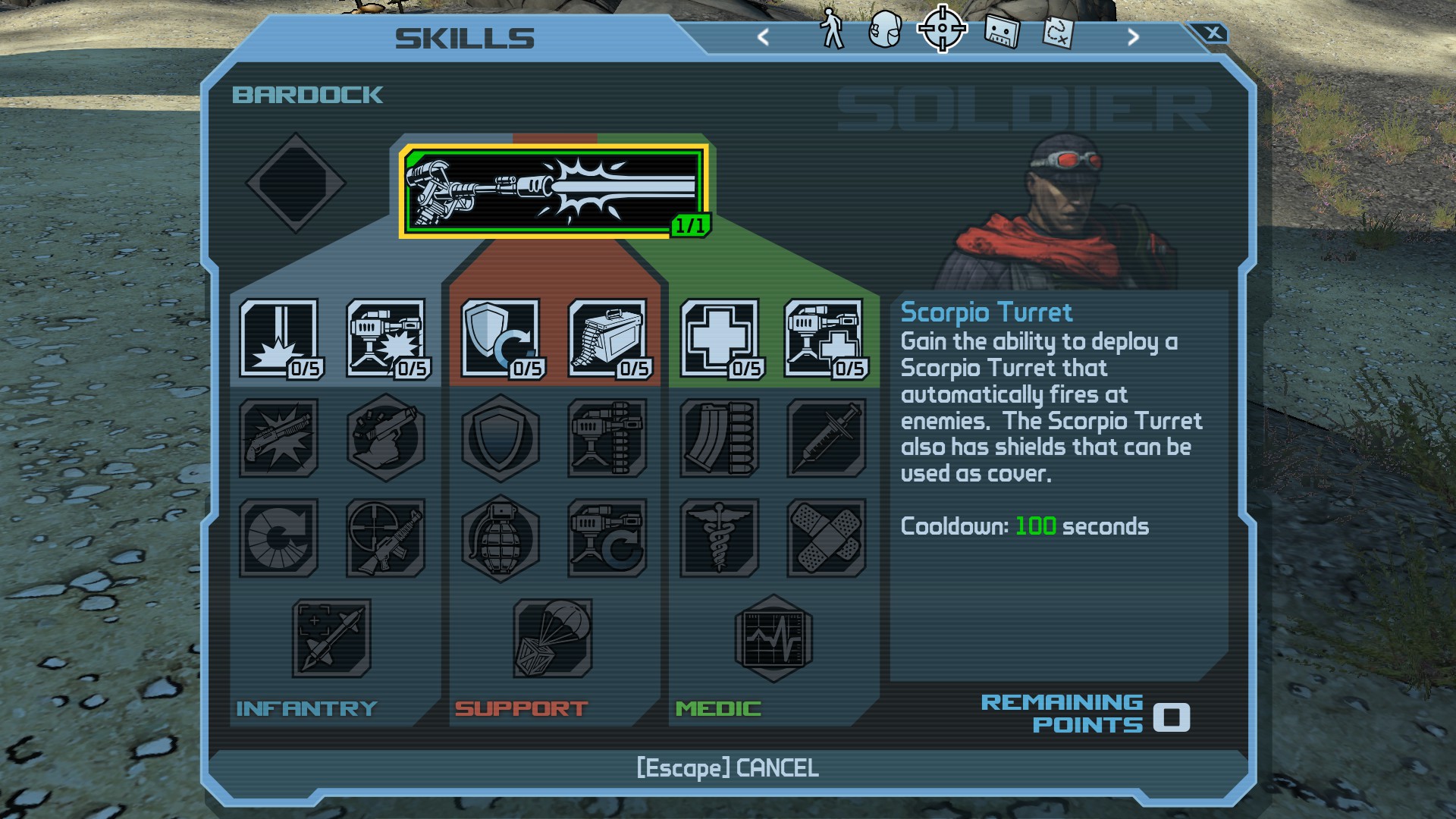This screenshot has height=819, width=1456.
Task: Open the map tab
Action: pos(1058,32)
